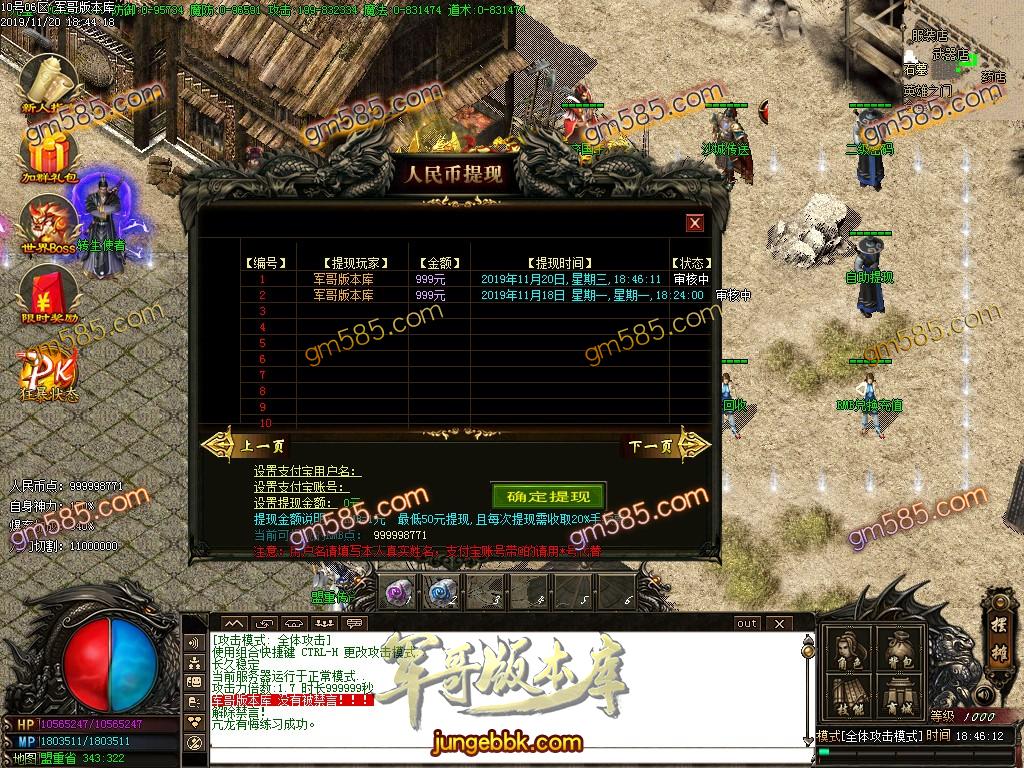The image size is (1024, 768).
Task: Open the 世界Boss icon
Action: [49, 224]
